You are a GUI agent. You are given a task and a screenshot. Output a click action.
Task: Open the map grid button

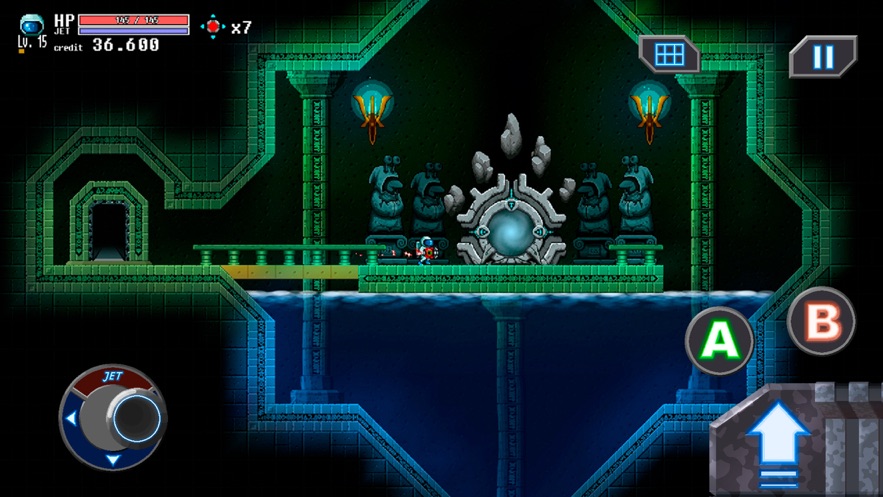point(669,54)
